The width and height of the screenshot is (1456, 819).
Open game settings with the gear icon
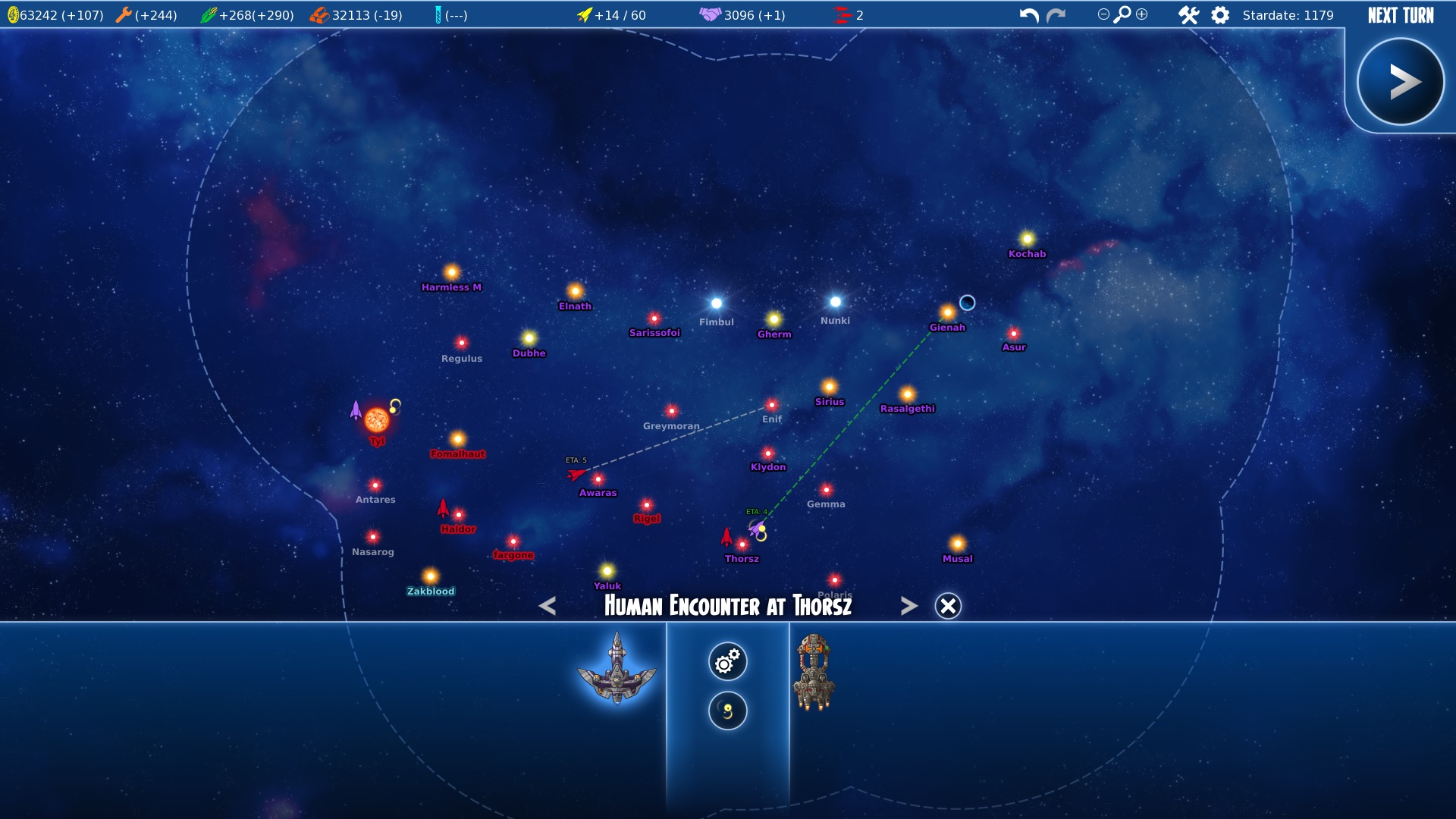(1220, 15)
